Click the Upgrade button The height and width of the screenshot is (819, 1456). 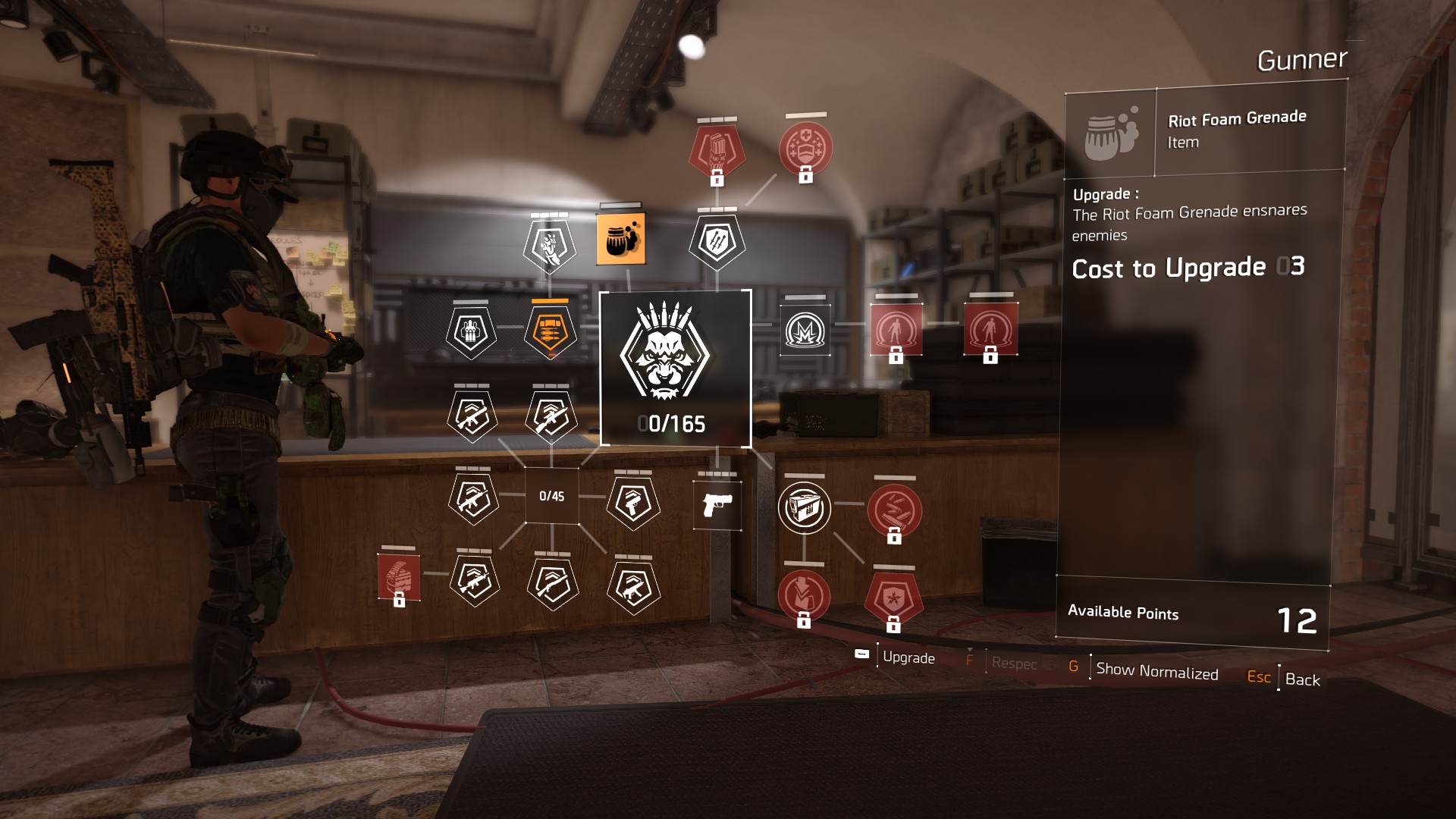[x=909, y=657]
